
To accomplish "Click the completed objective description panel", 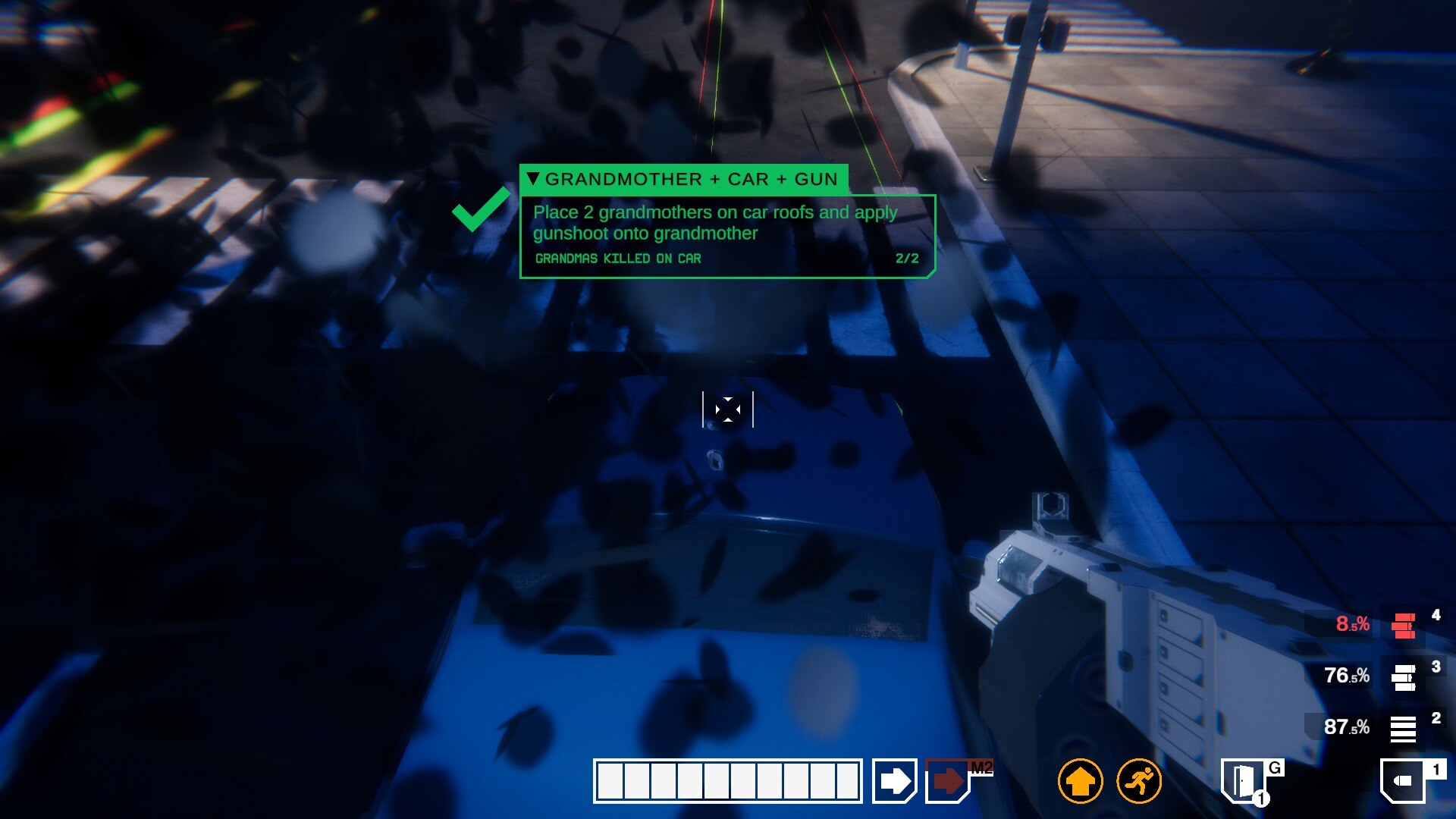I will (726, 236).
